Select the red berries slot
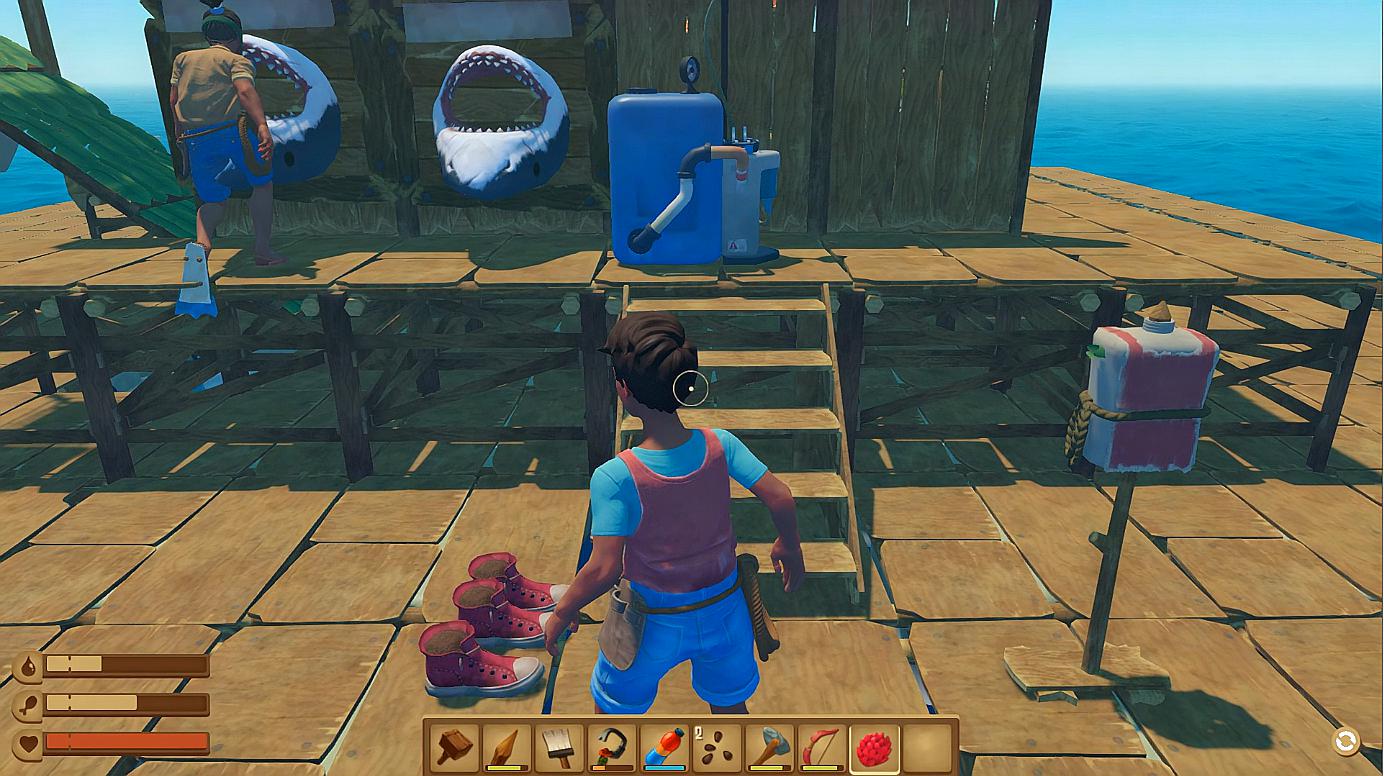 (875, 747)
